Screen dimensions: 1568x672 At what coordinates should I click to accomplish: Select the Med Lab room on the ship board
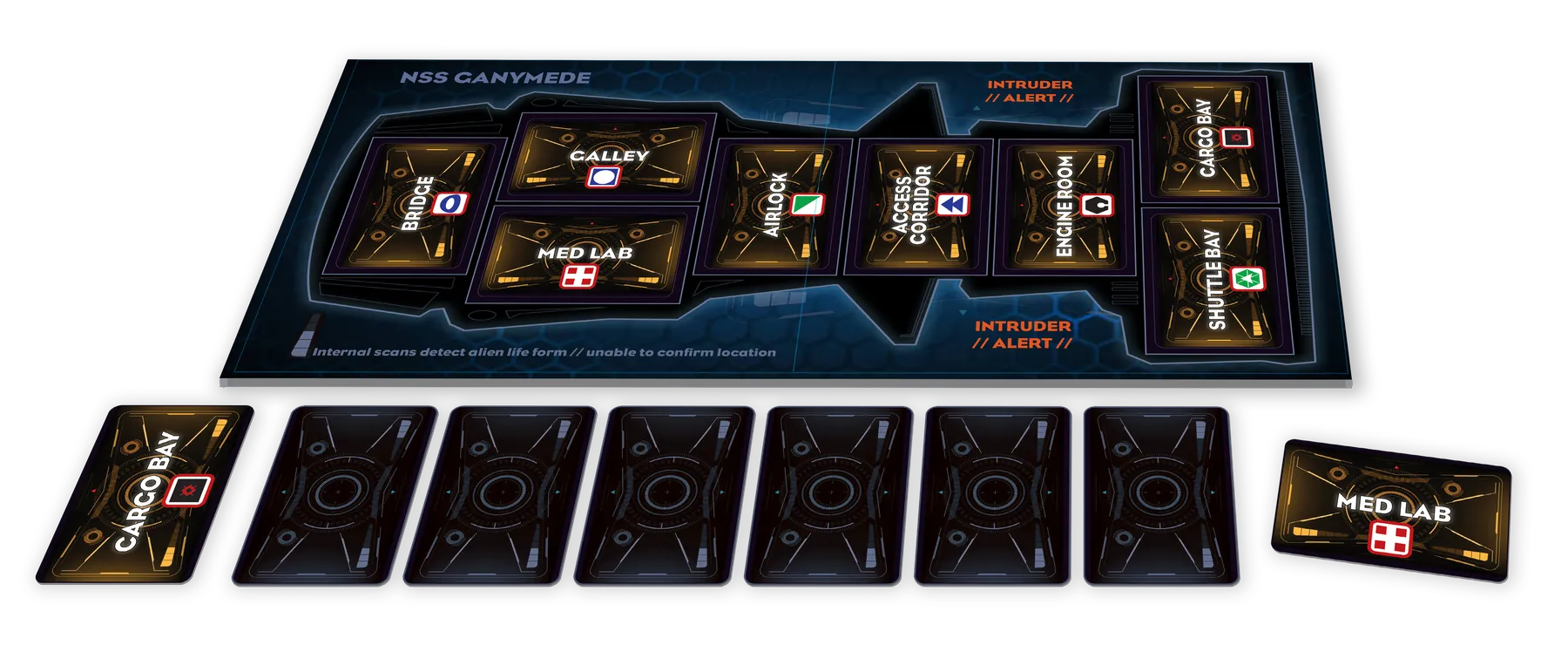[585, 256]
